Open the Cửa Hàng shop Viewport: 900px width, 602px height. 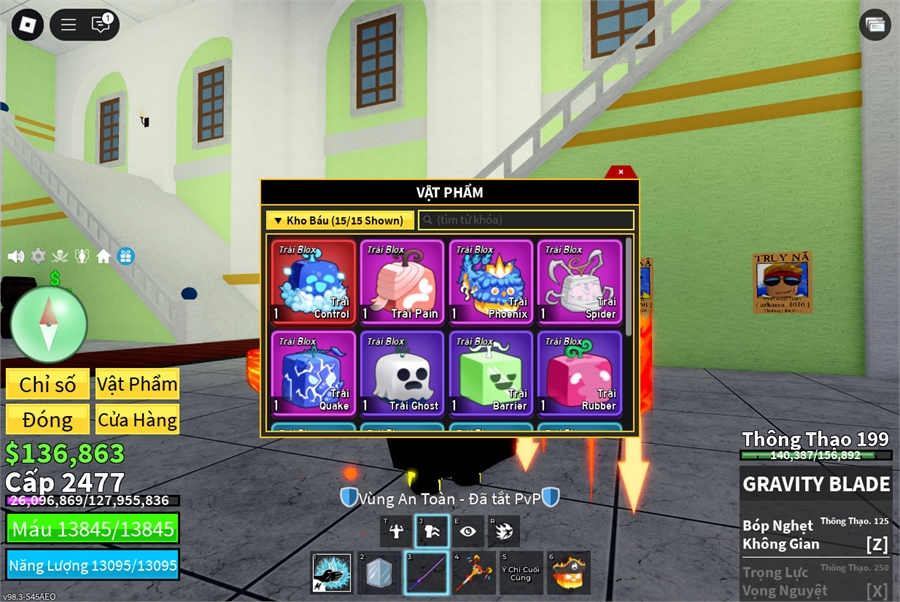[x=137, y=420]
